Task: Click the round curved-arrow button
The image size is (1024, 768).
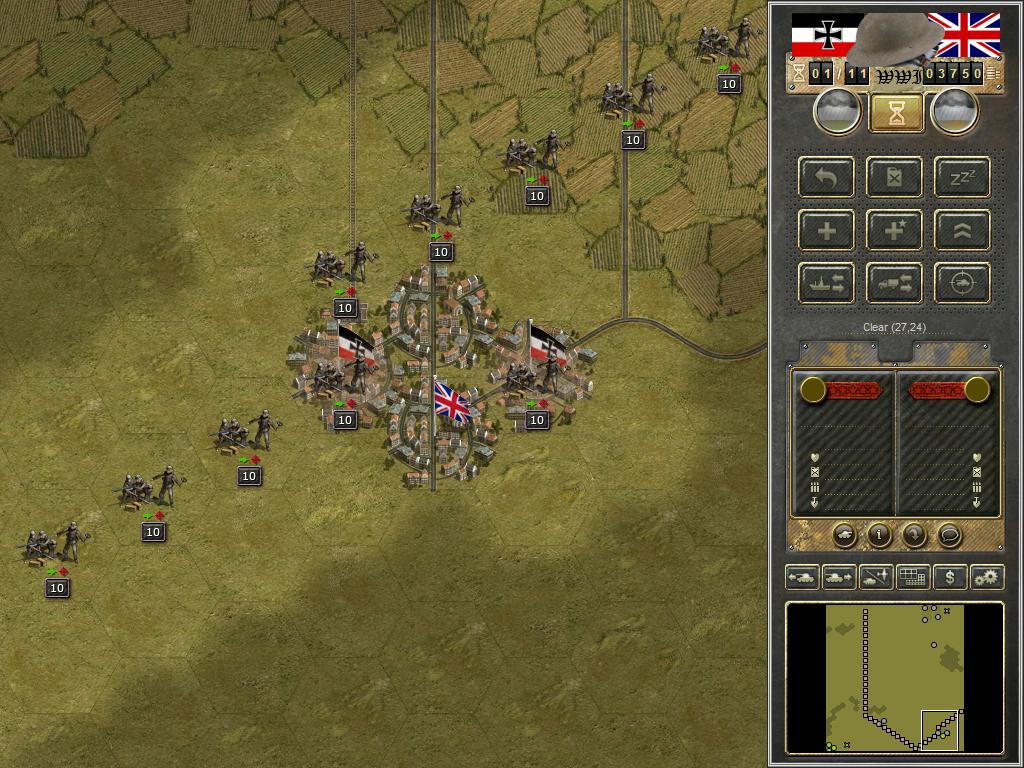Action: (914, 536)
